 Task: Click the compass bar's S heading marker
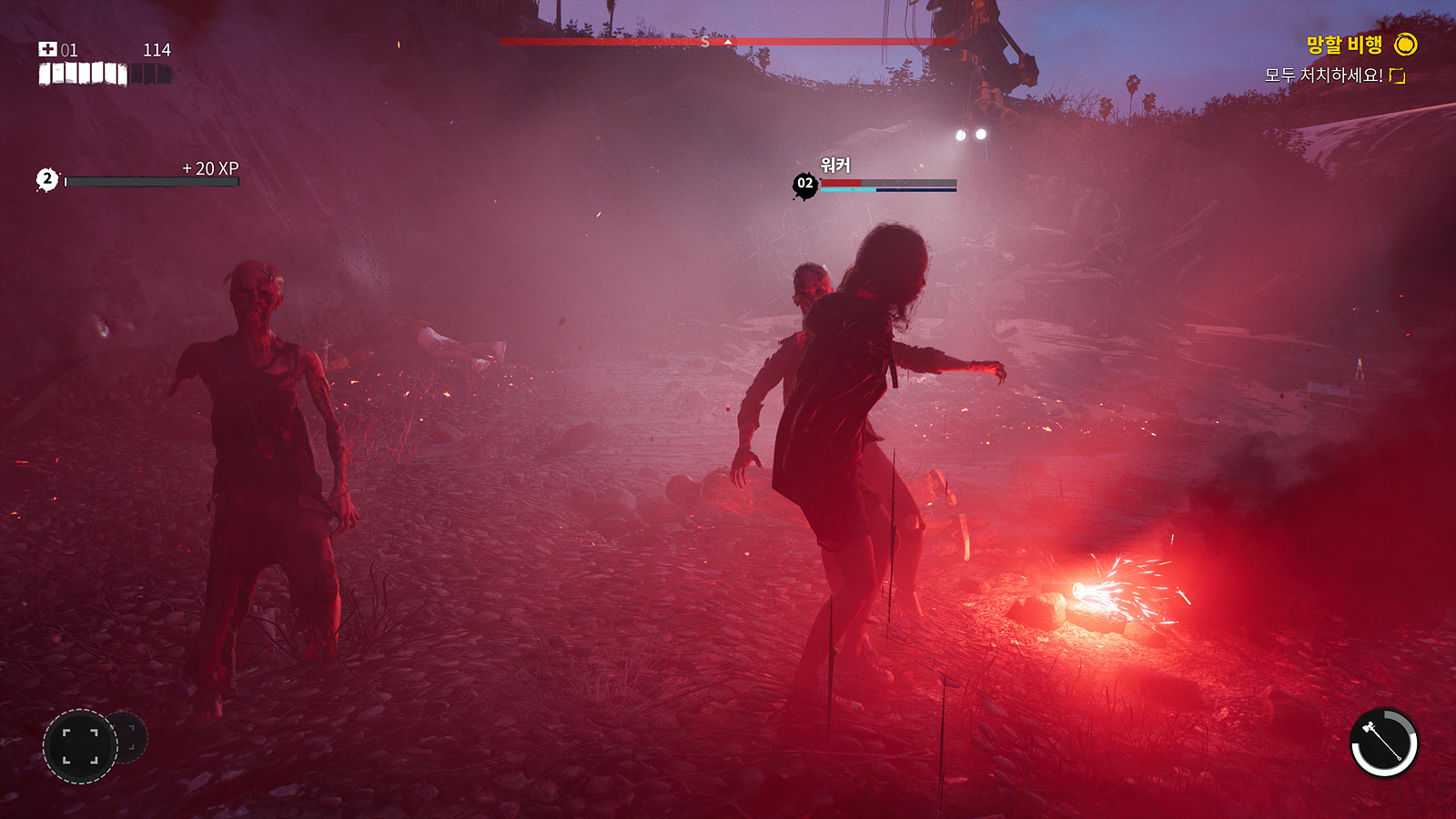click(705, 42)
